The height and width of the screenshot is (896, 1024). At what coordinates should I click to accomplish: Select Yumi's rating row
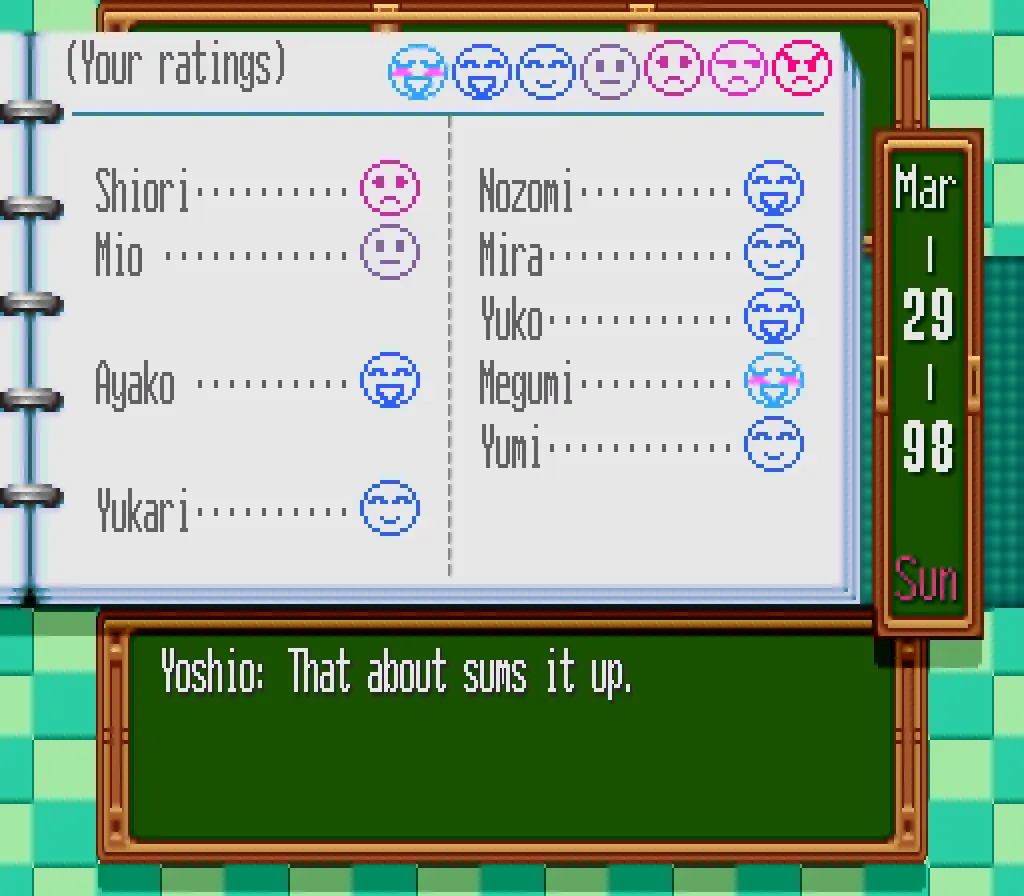pos(640,446)
